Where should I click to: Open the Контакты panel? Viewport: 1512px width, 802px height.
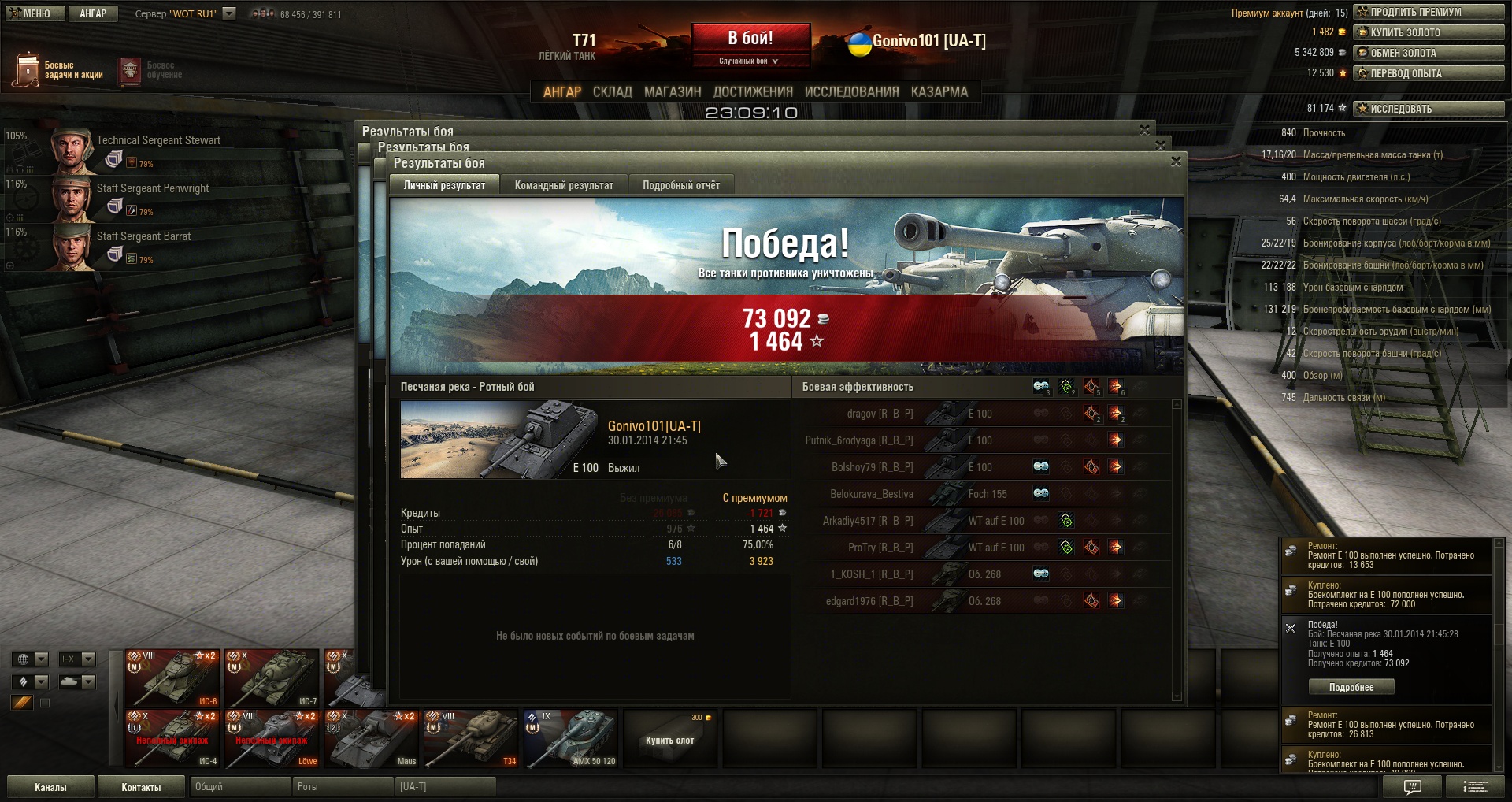click(x=141, y=787)
